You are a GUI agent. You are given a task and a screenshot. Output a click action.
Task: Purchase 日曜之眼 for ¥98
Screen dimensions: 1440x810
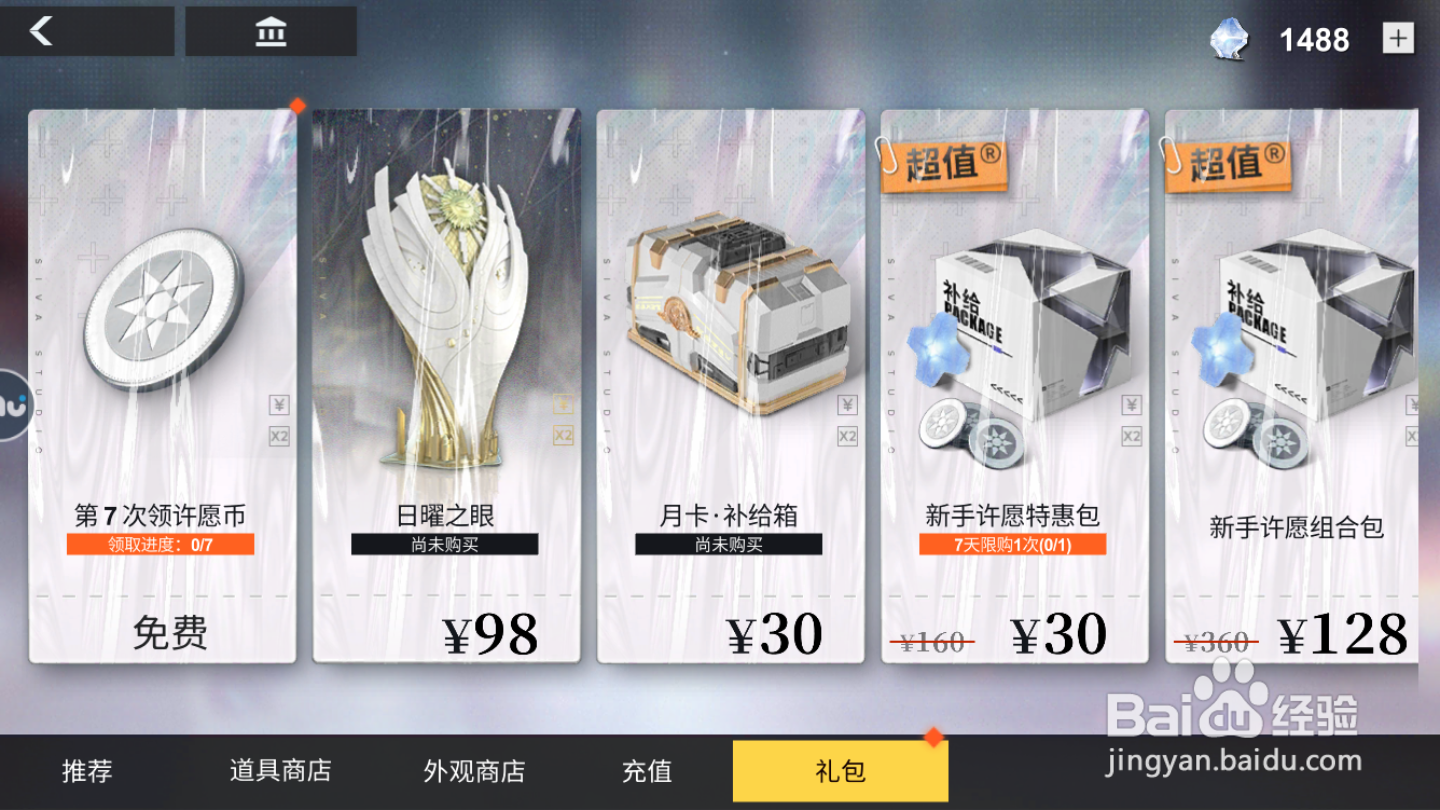[490, 633]
